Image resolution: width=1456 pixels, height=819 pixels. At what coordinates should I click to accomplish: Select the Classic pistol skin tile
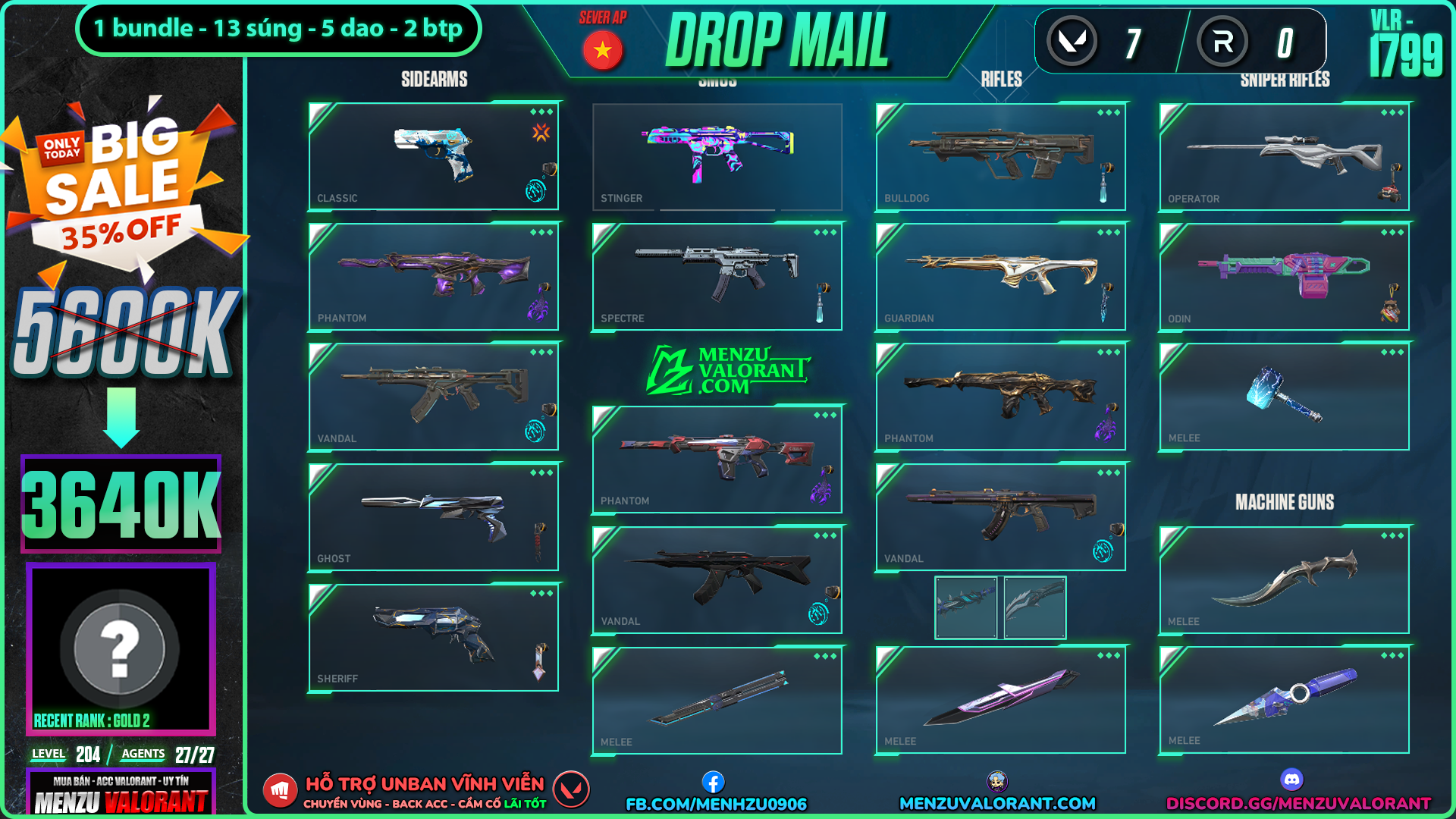433,156
